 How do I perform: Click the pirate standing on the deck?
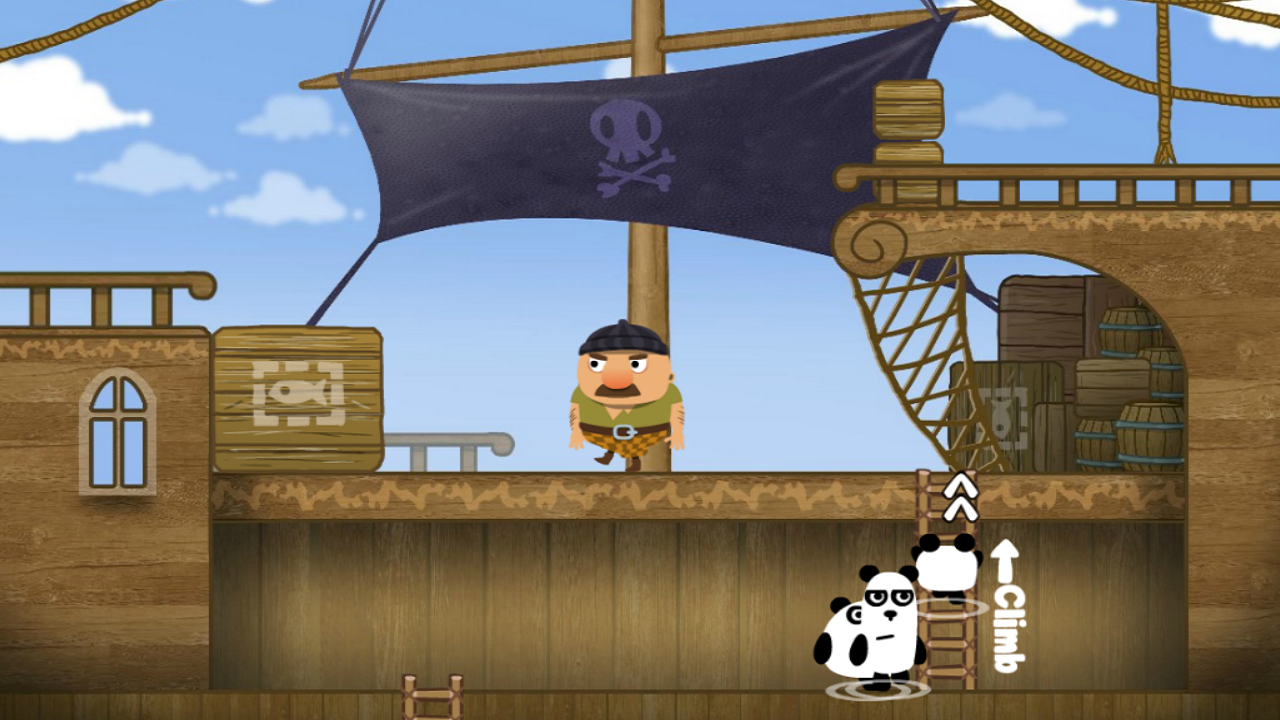click(x=625, y=400)
